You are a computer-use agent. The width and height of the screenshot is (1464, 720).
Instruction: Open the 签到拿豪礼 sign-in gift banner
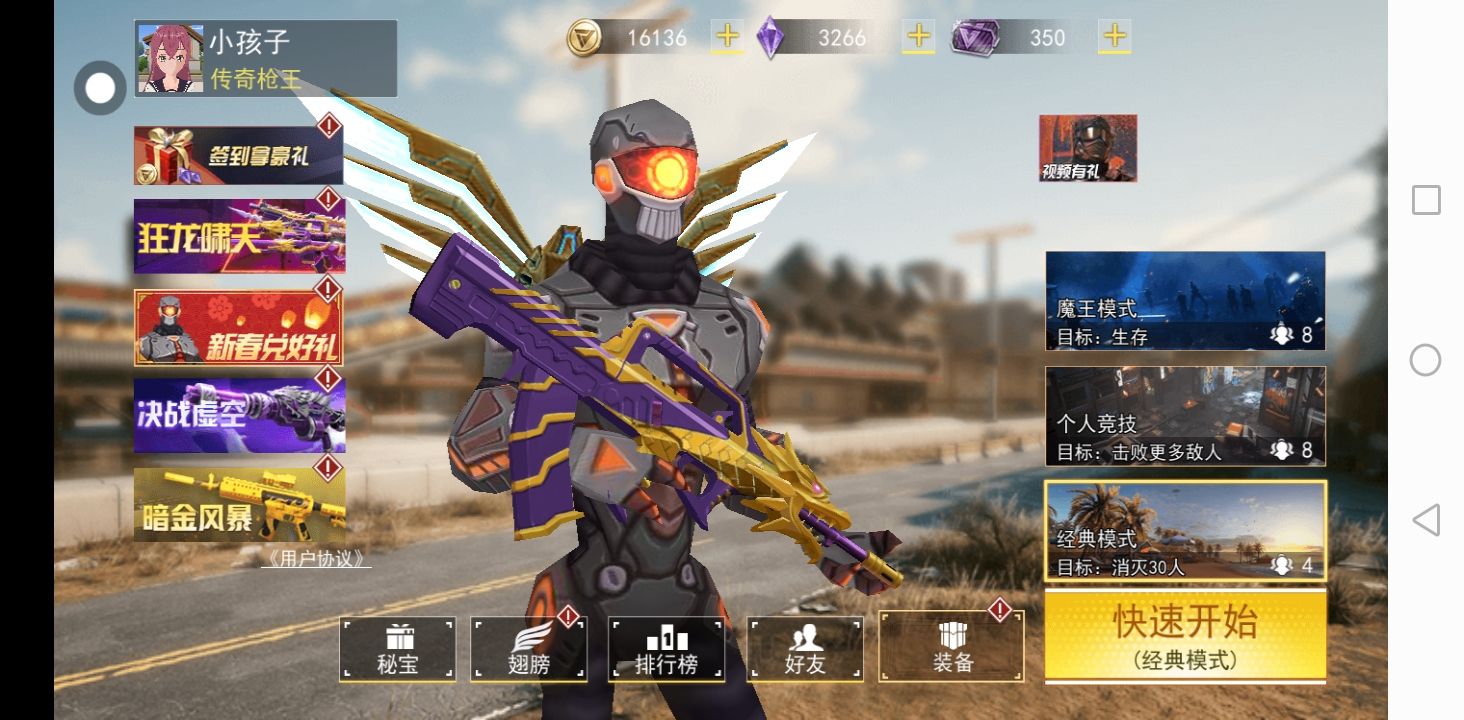[x=239, y=156]
